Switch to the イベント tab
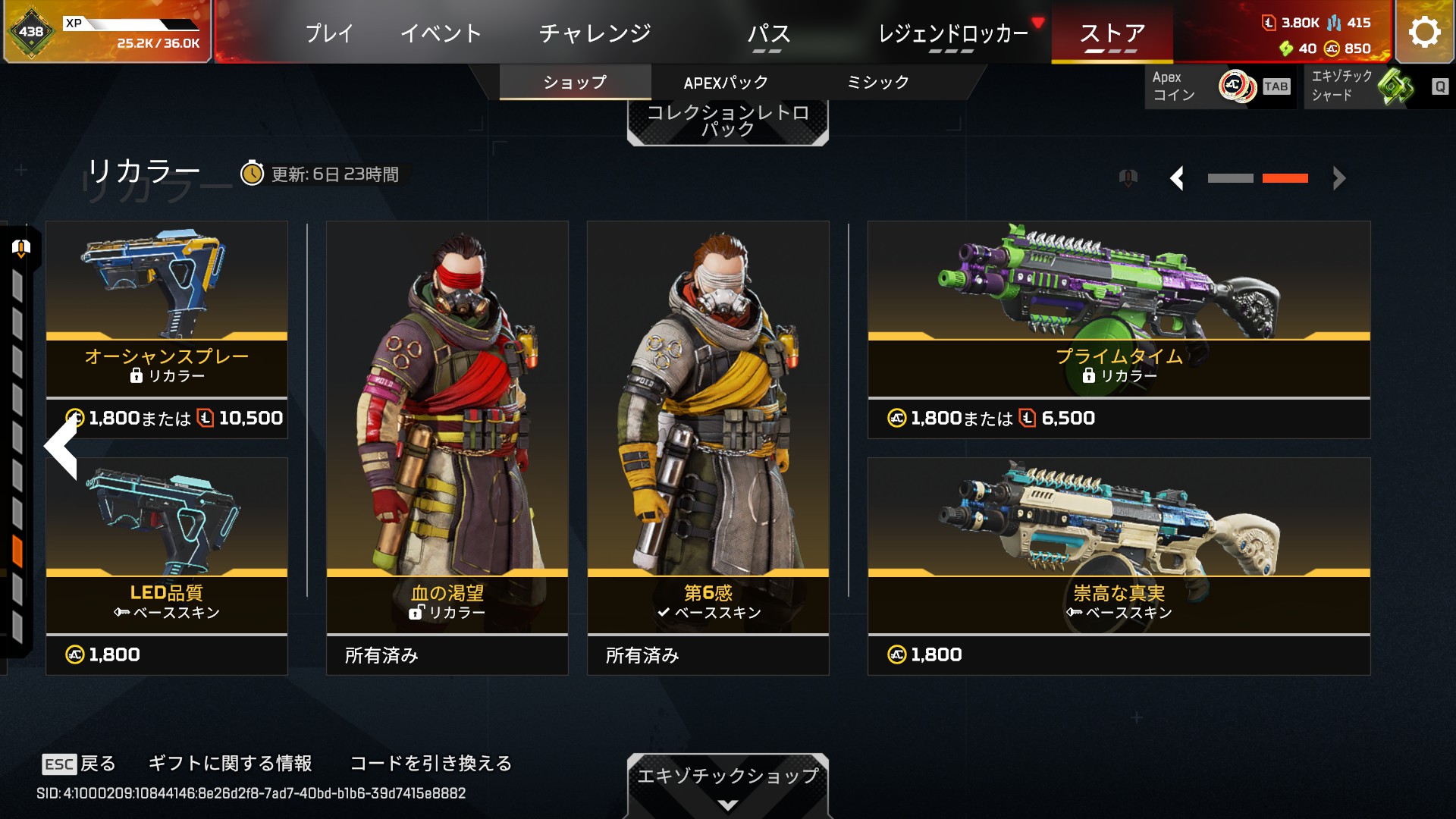Screen dimensions: 1456x819 (441, 33)
